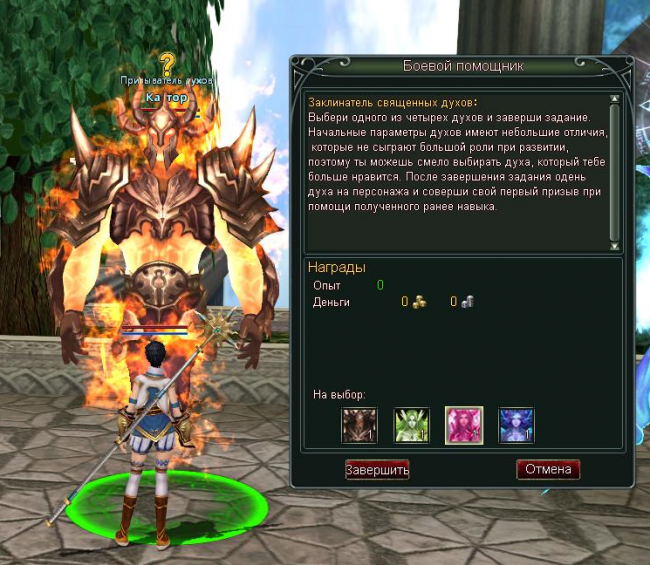Choose the blue spirit reward icon
Viewport: 650px width, 565px height.
click(516, 425)
